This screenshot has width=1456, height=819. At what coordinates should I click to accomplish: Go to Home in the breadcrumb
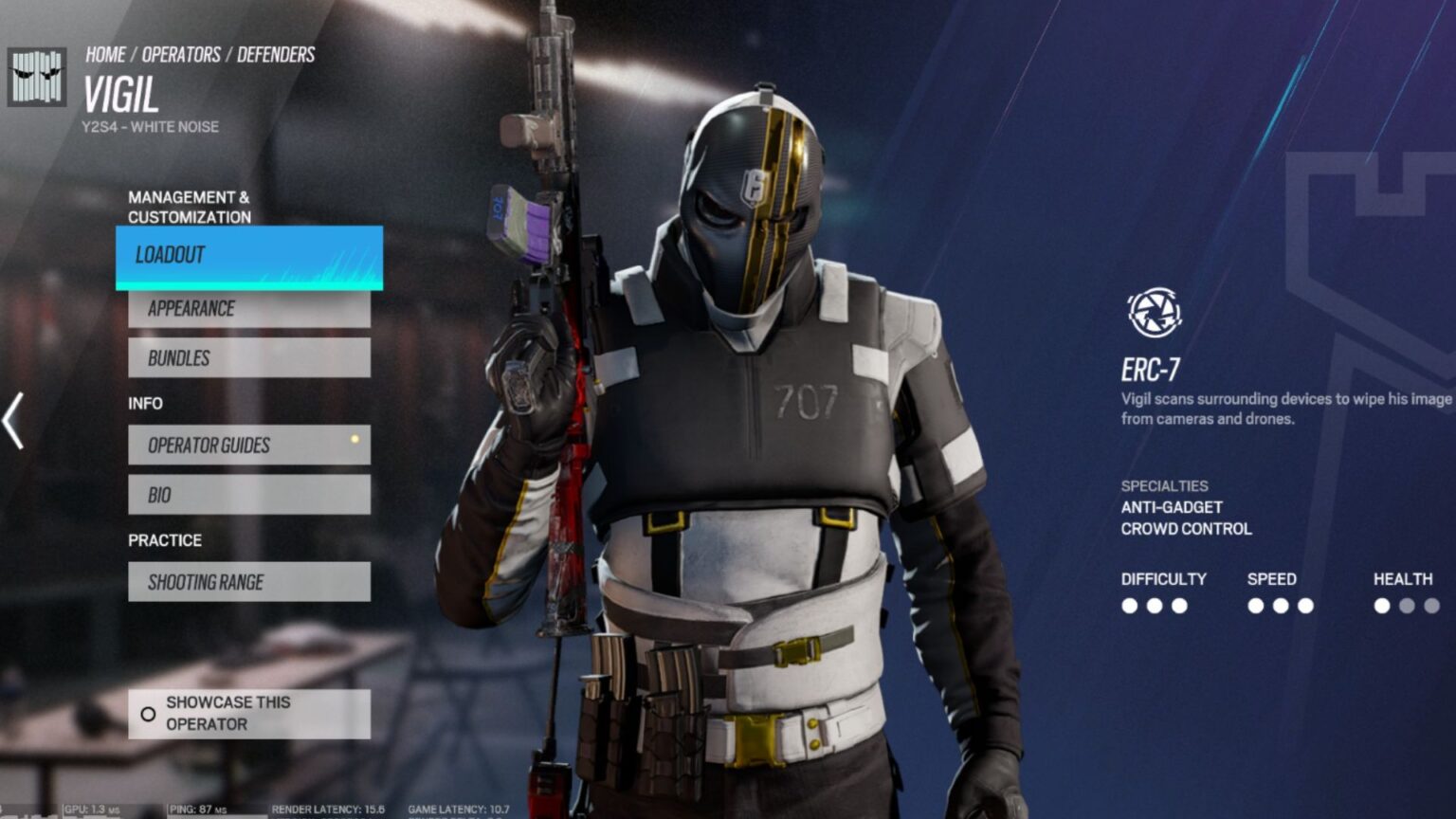pyautogui.click(x=105, y=55)
